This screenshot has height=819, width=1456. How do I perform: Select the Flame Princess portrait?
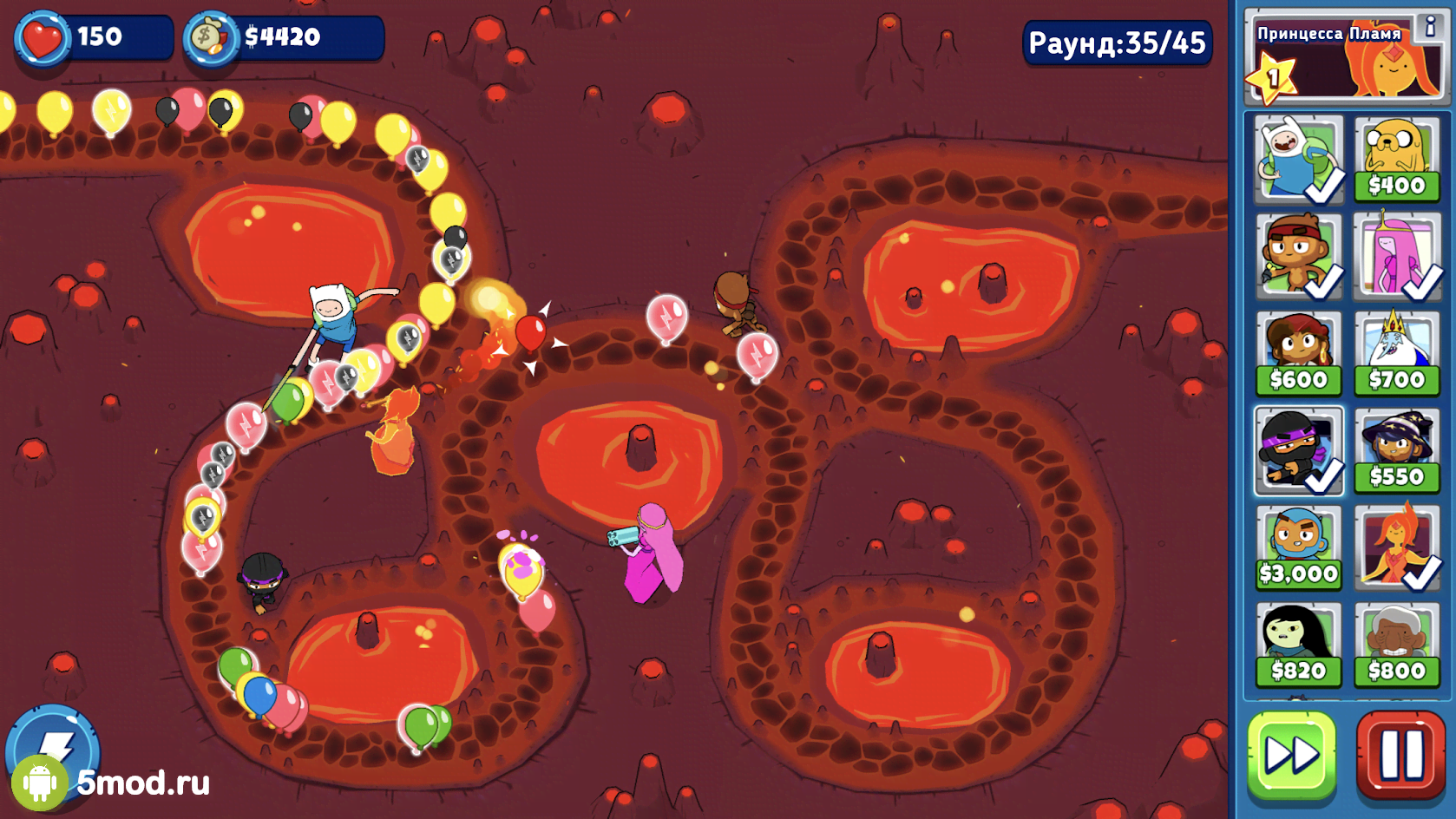click(1396, 548)
